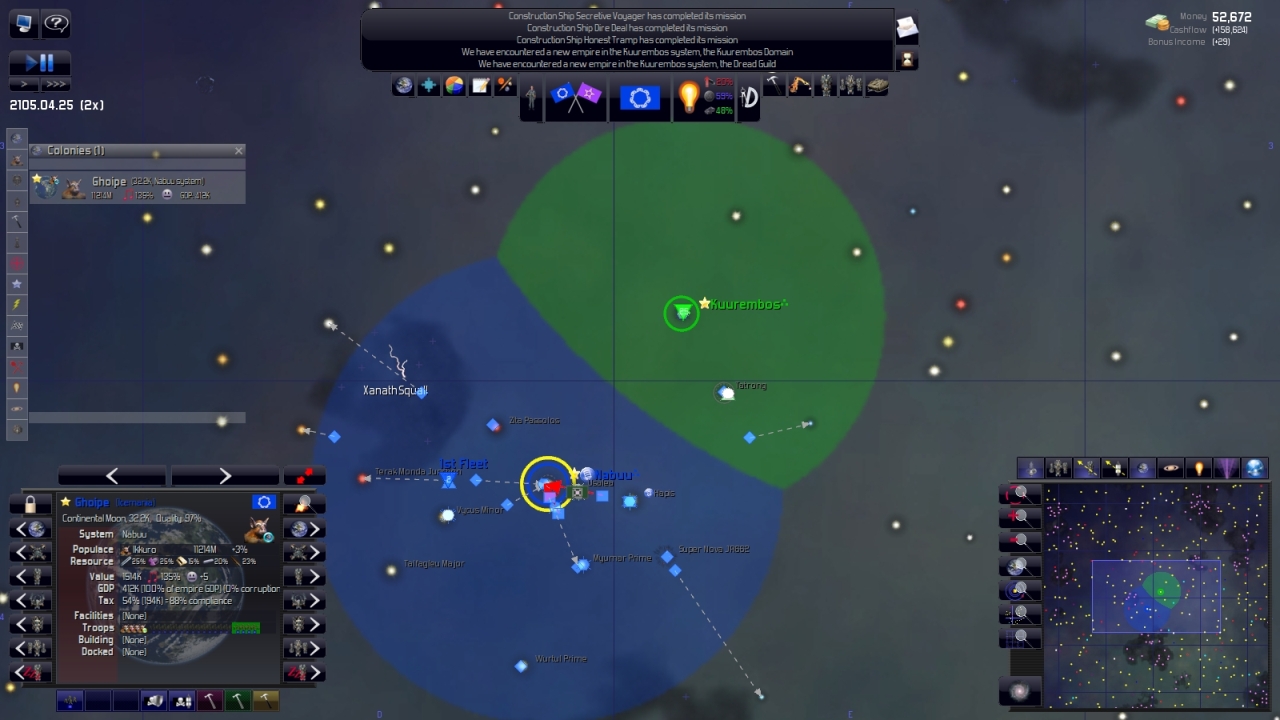Switch to the green hammer shipyard tab
Image resolution: width=1280 pixels, height=720 pixels.
pyautogui.click(x=238, y=701)
